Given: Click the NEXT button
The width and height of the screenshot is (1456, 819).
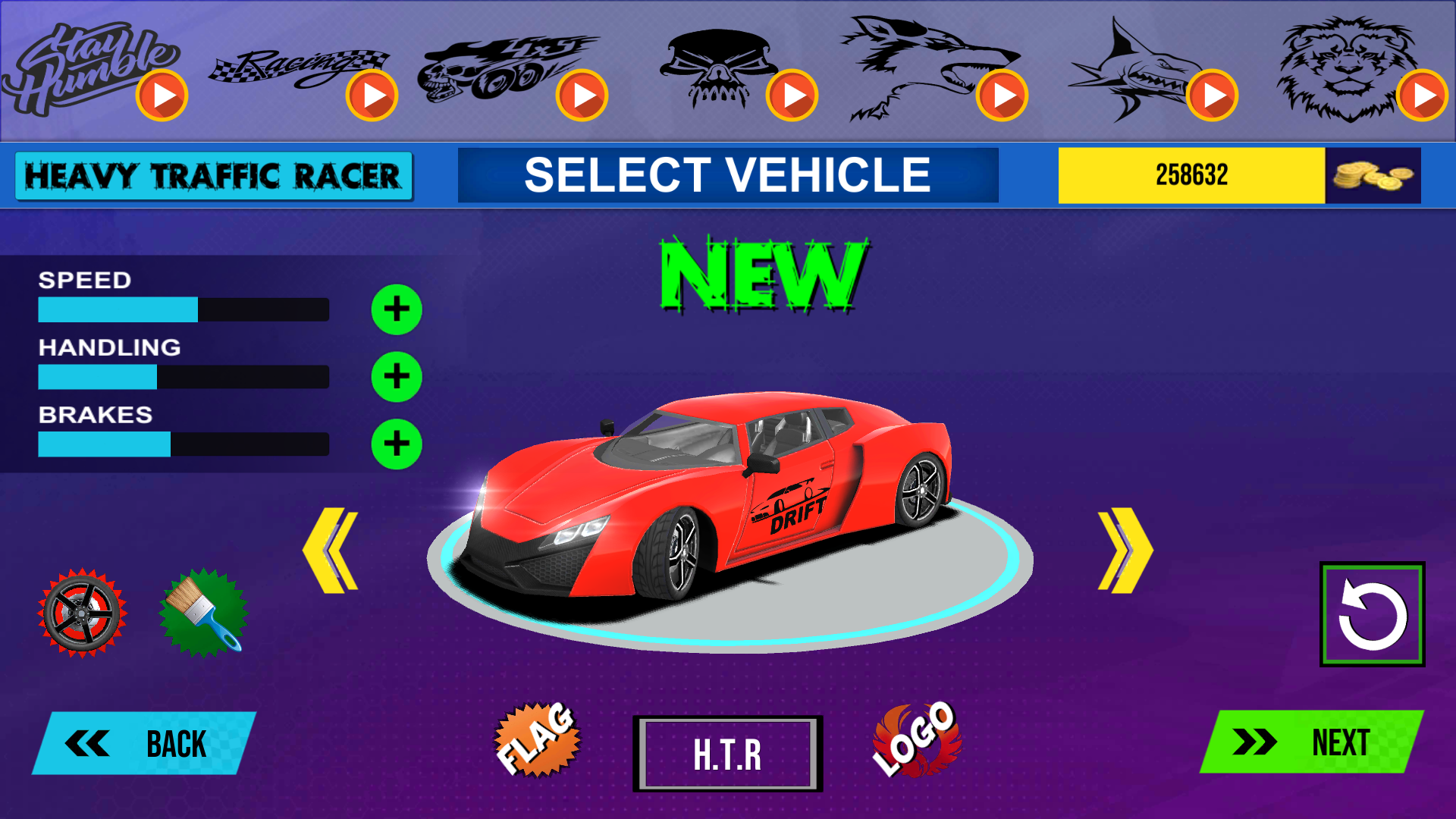Looking at the screenshot, I should (x=1313, y=742).
